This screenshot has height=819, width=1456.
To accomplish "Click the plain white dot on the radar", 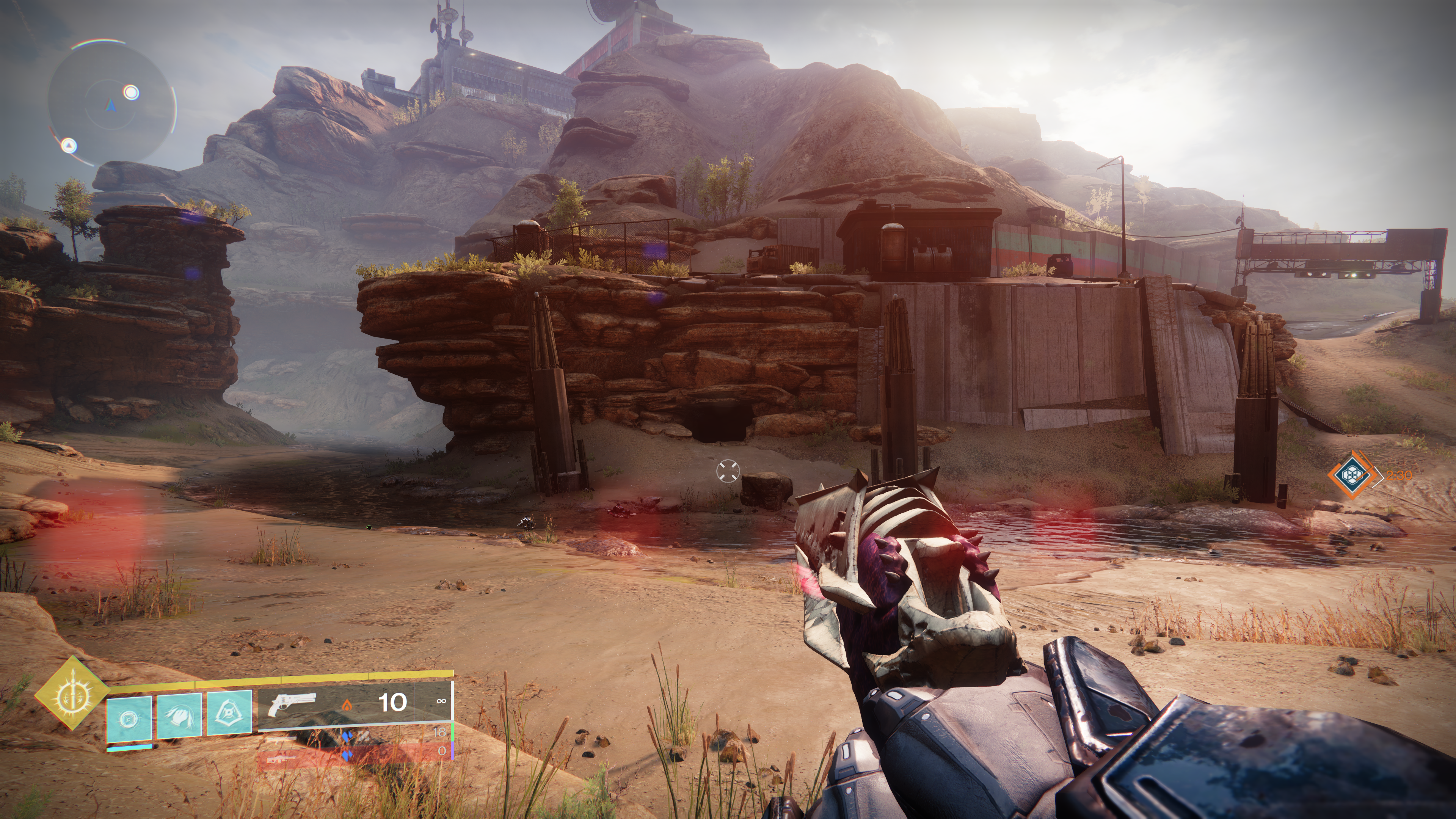I will pyautogui.click(x=131, y=92).
